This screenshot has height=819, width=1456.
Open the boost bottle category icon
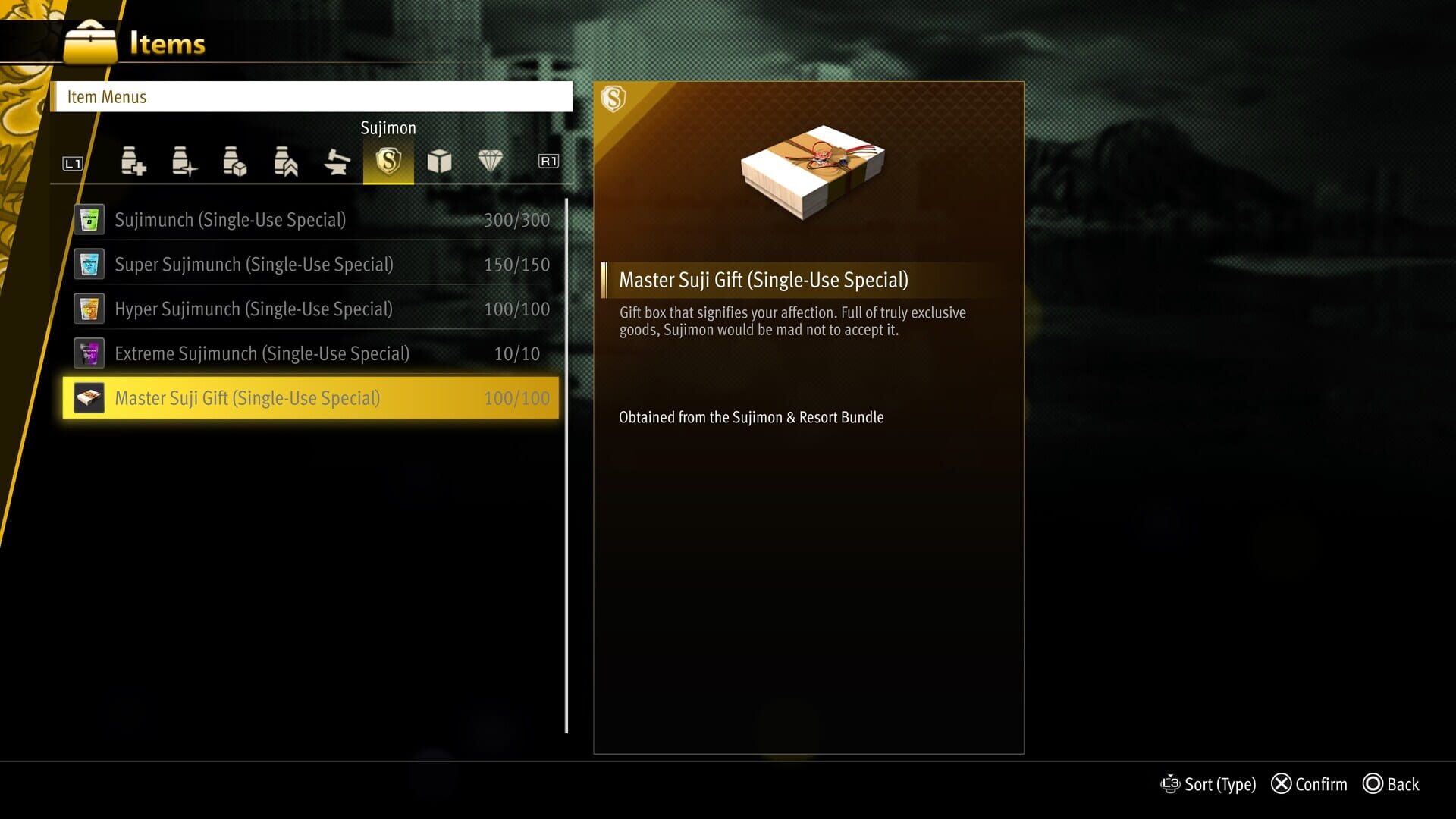tap(286, 162)
